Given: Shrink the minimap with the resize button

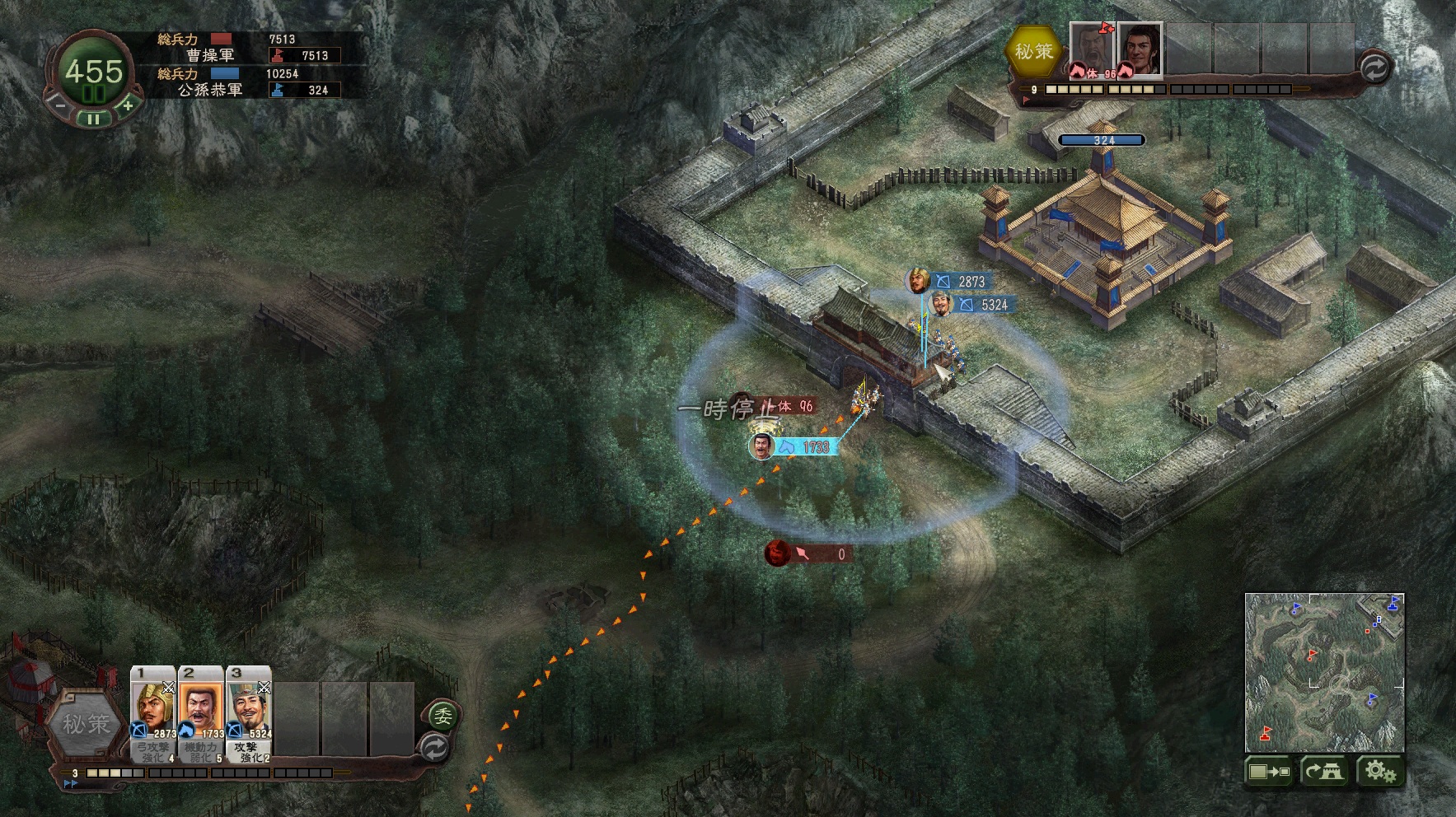Looking at the screenshot, I should (x=1268, y=772).
